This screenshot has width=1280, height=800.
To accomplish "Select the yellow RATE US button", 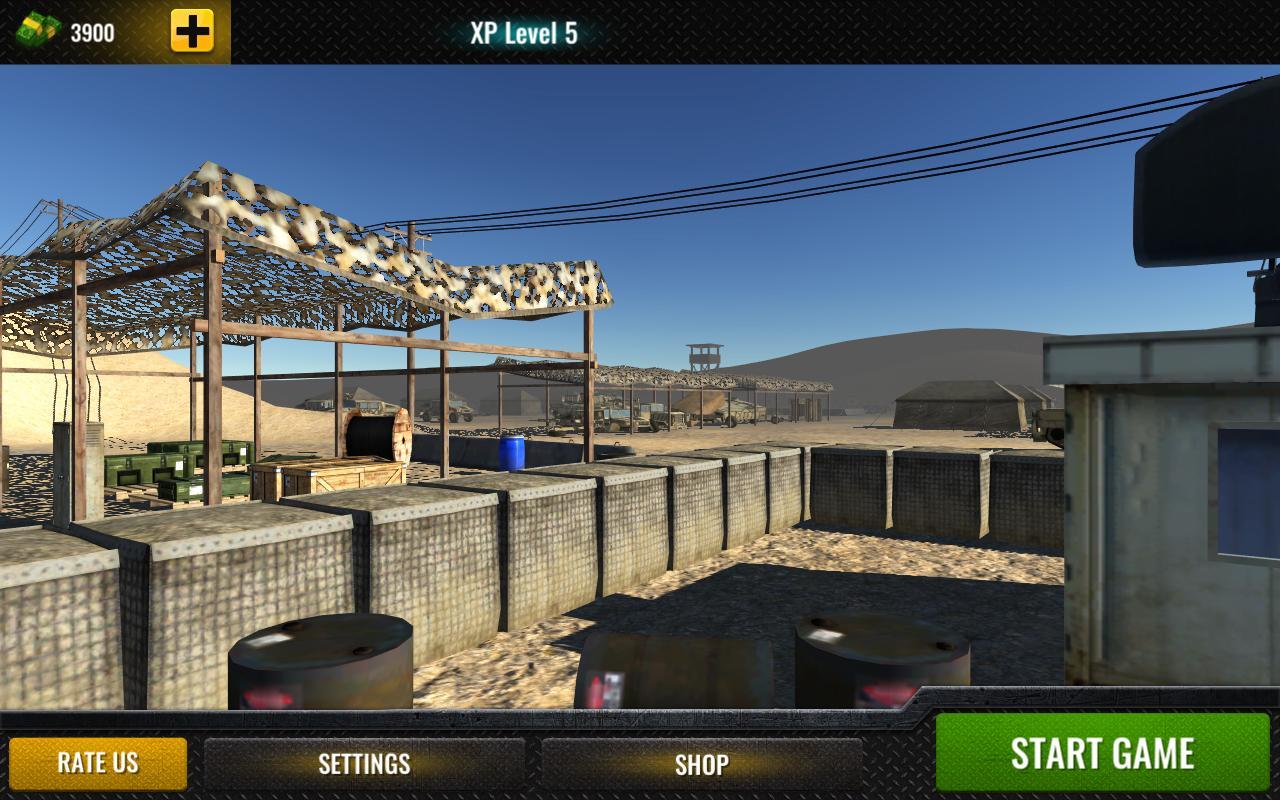I will (x=98, y=763).
